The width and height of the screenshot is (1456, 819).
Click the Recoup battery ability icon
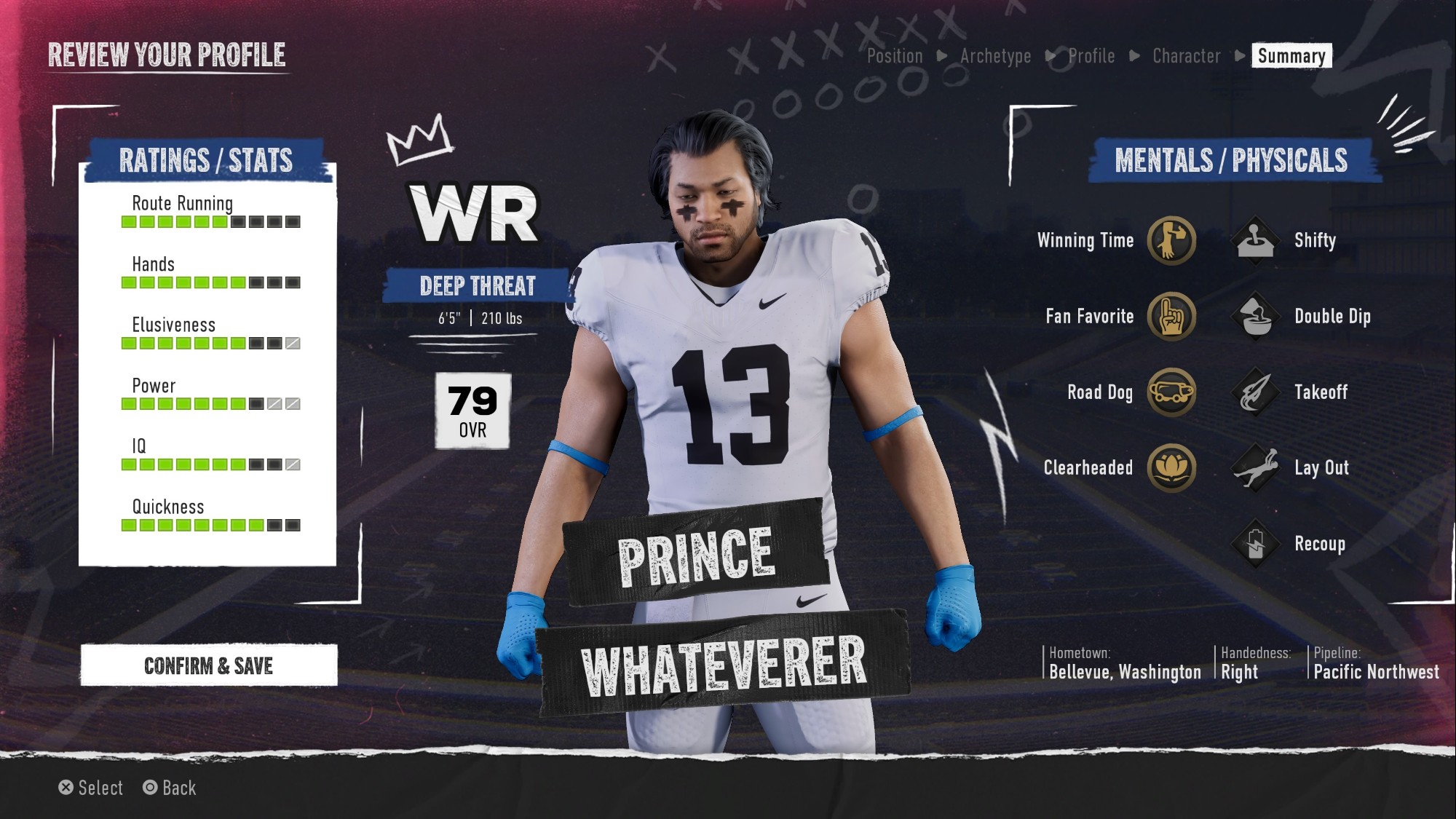point(1256,544)
